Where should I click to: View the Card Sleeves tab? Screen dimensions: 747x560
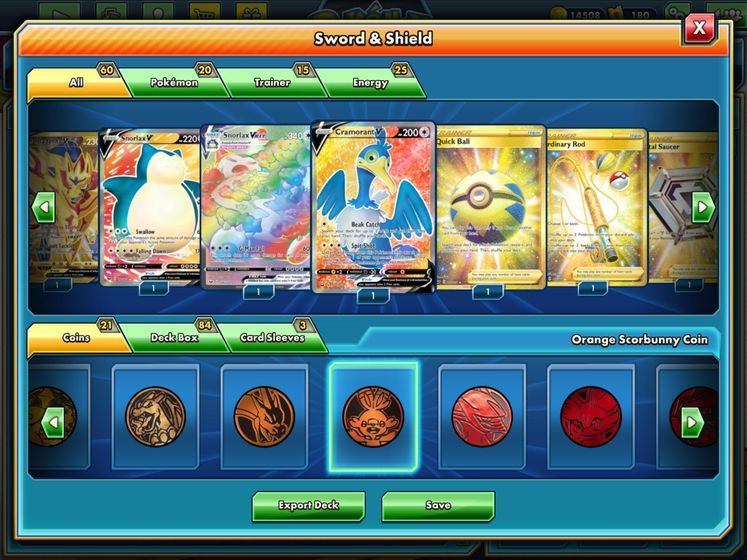pos(272,338)
